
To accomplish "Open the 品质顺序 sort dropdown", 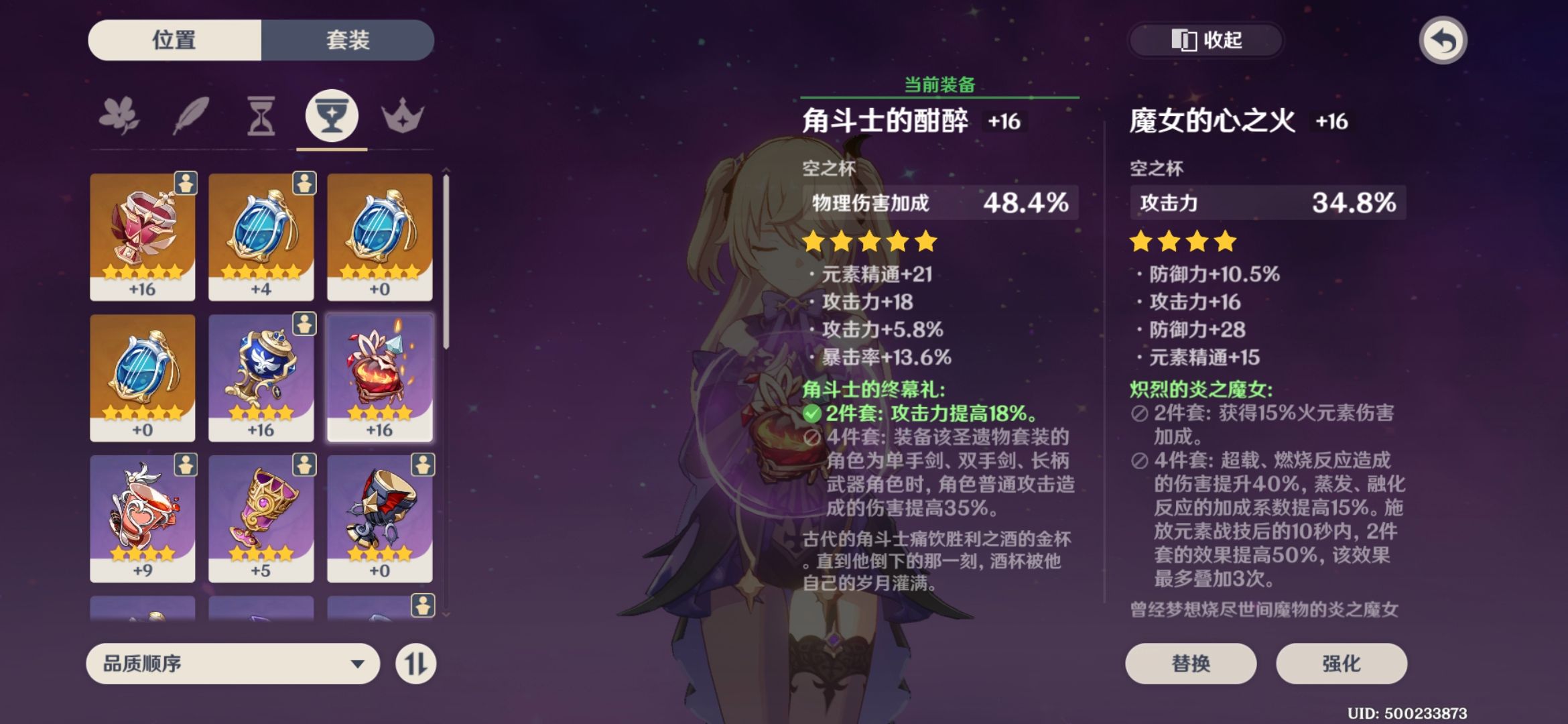I will pos(231,663).
